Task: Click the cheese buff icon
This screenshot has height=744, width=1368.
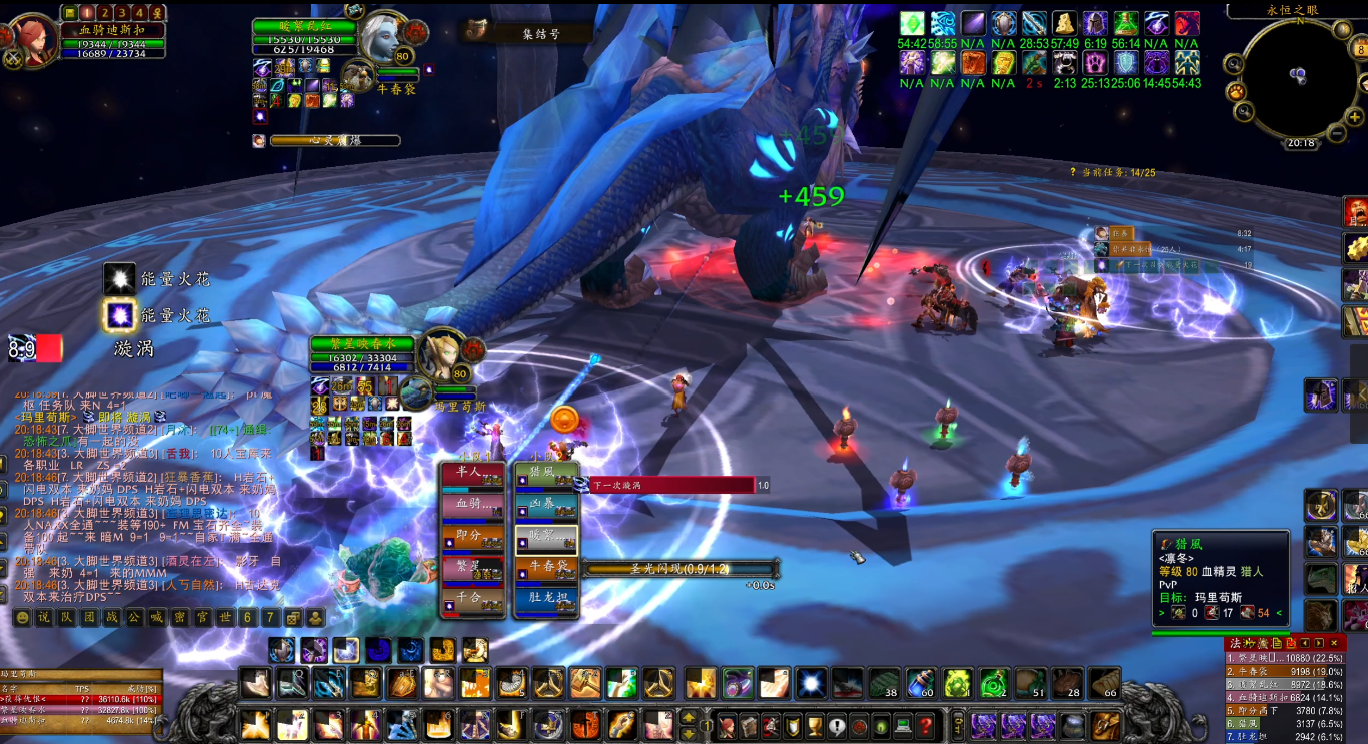Action: pyautogui.click(x=1064, y=24)
